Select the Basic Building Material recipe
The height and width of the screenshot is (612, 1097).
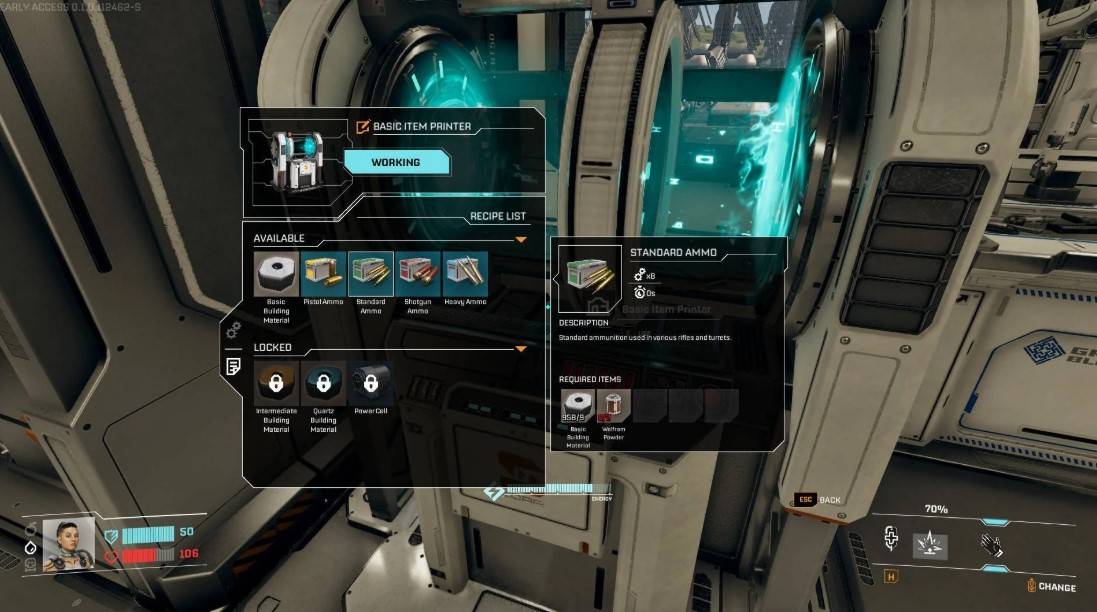(x=276, y=273)
